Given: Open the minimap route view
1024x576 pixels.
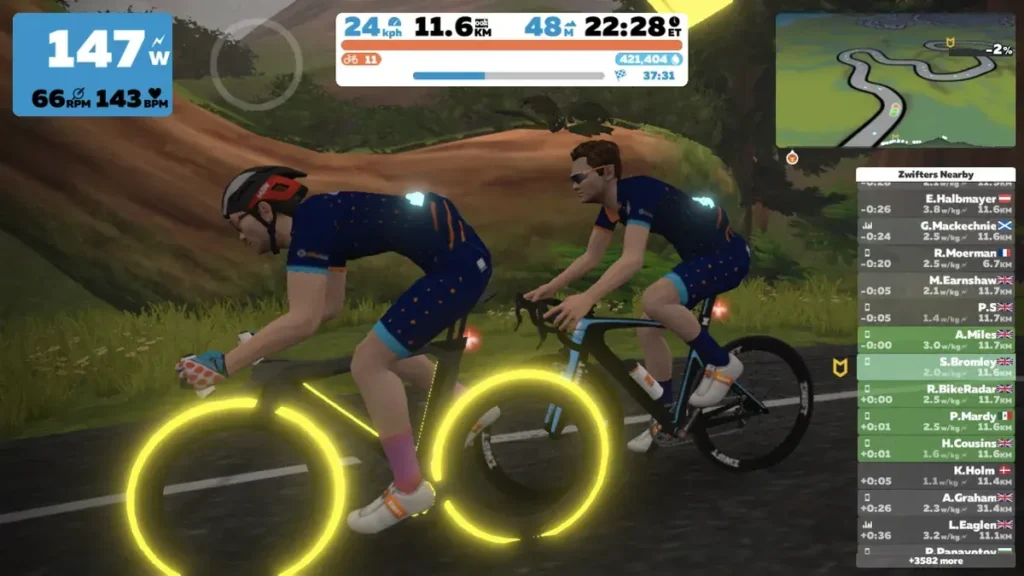Looking at the screenshot, I should pos(895,80).
